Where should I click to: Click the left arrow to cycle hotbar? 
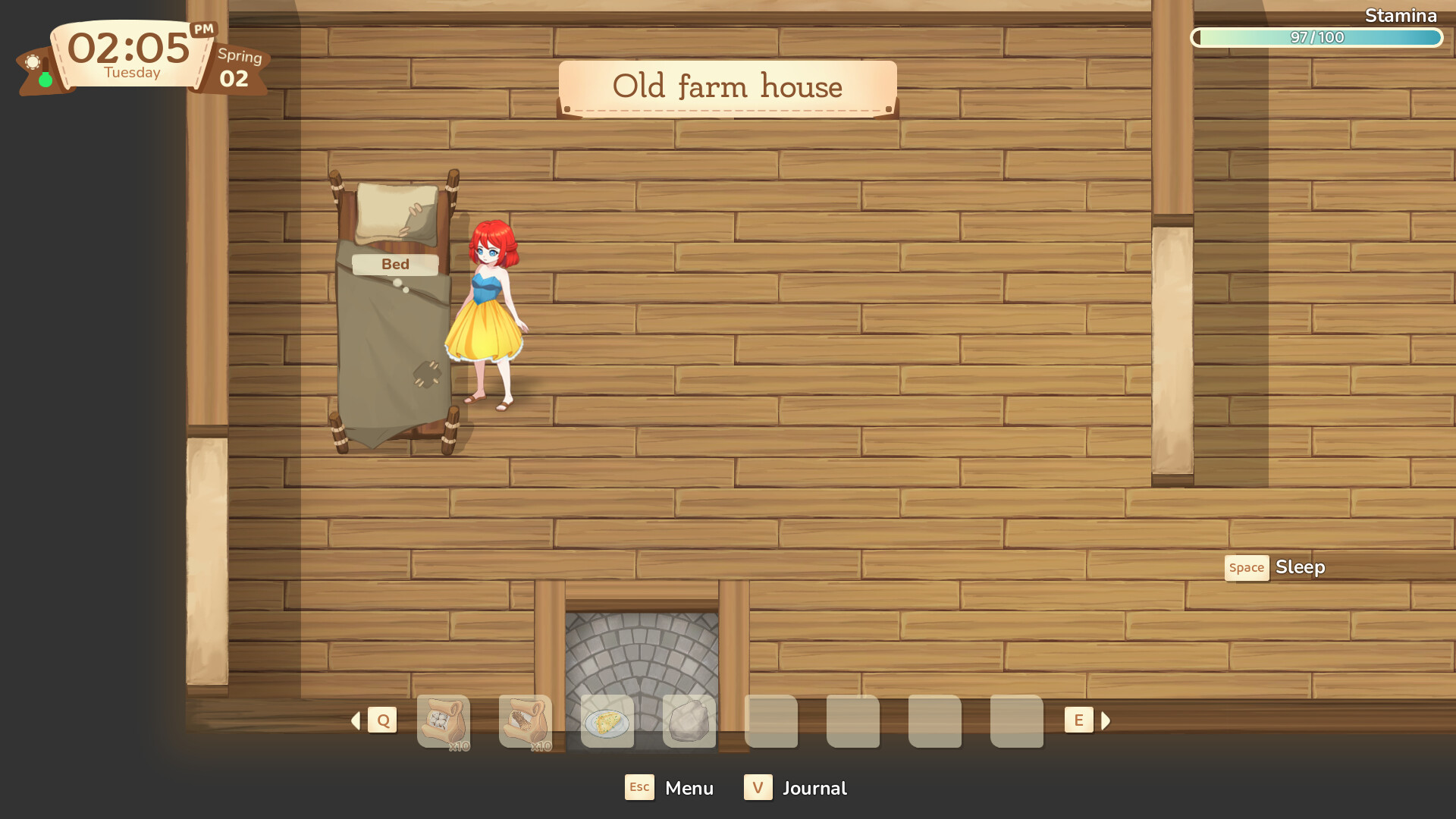tap(355, 720)
